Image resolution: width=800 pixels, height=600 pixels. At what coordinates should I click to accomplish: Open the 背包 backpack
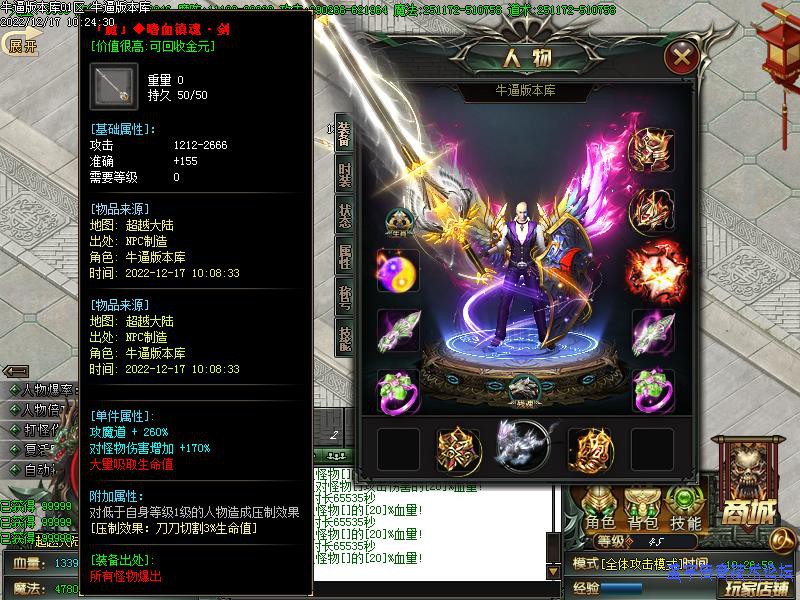[643, 510]
